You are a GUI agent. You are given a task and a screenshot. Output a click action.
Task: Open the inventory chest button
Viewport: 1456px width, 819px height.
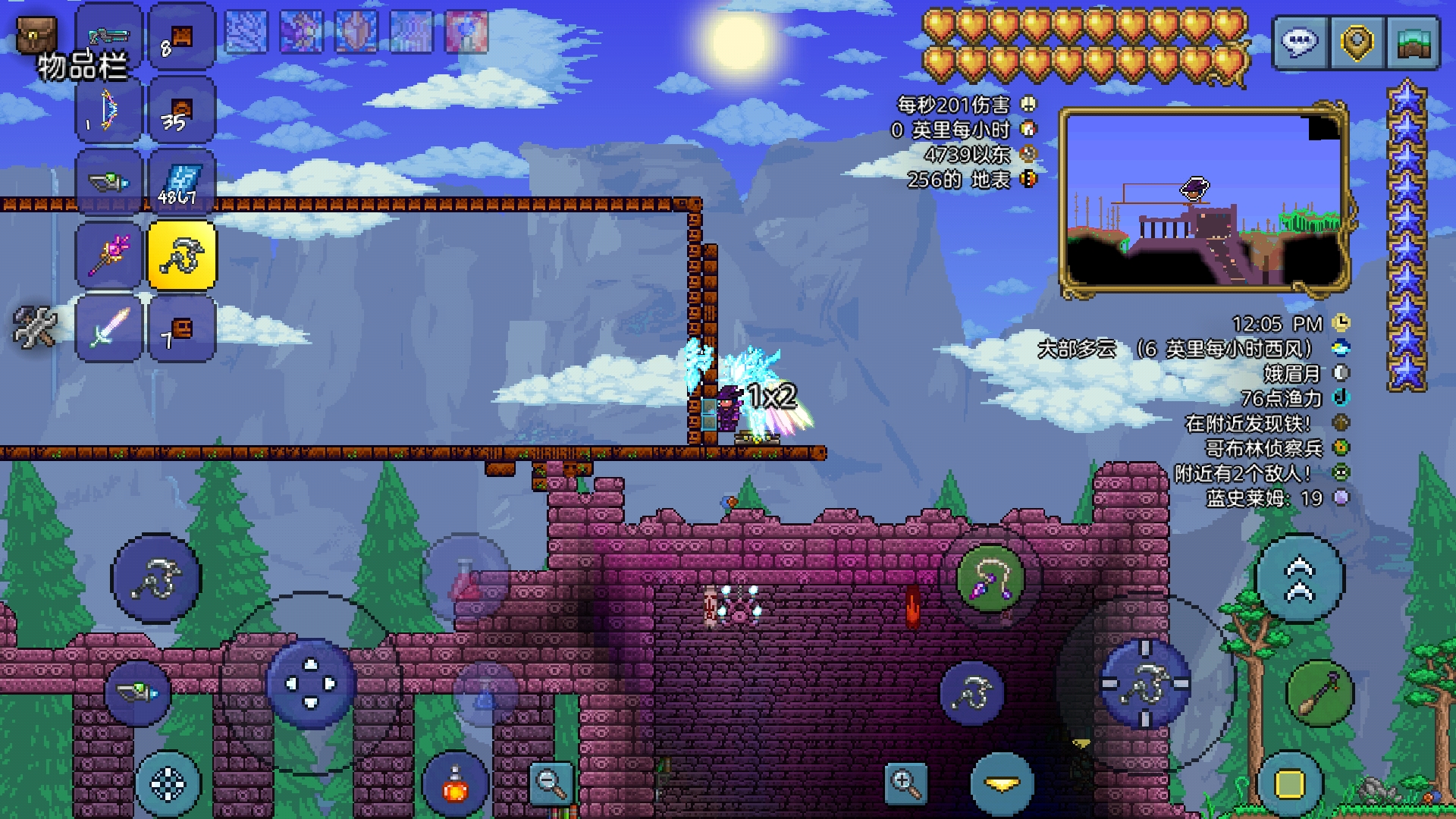point(36,34)
